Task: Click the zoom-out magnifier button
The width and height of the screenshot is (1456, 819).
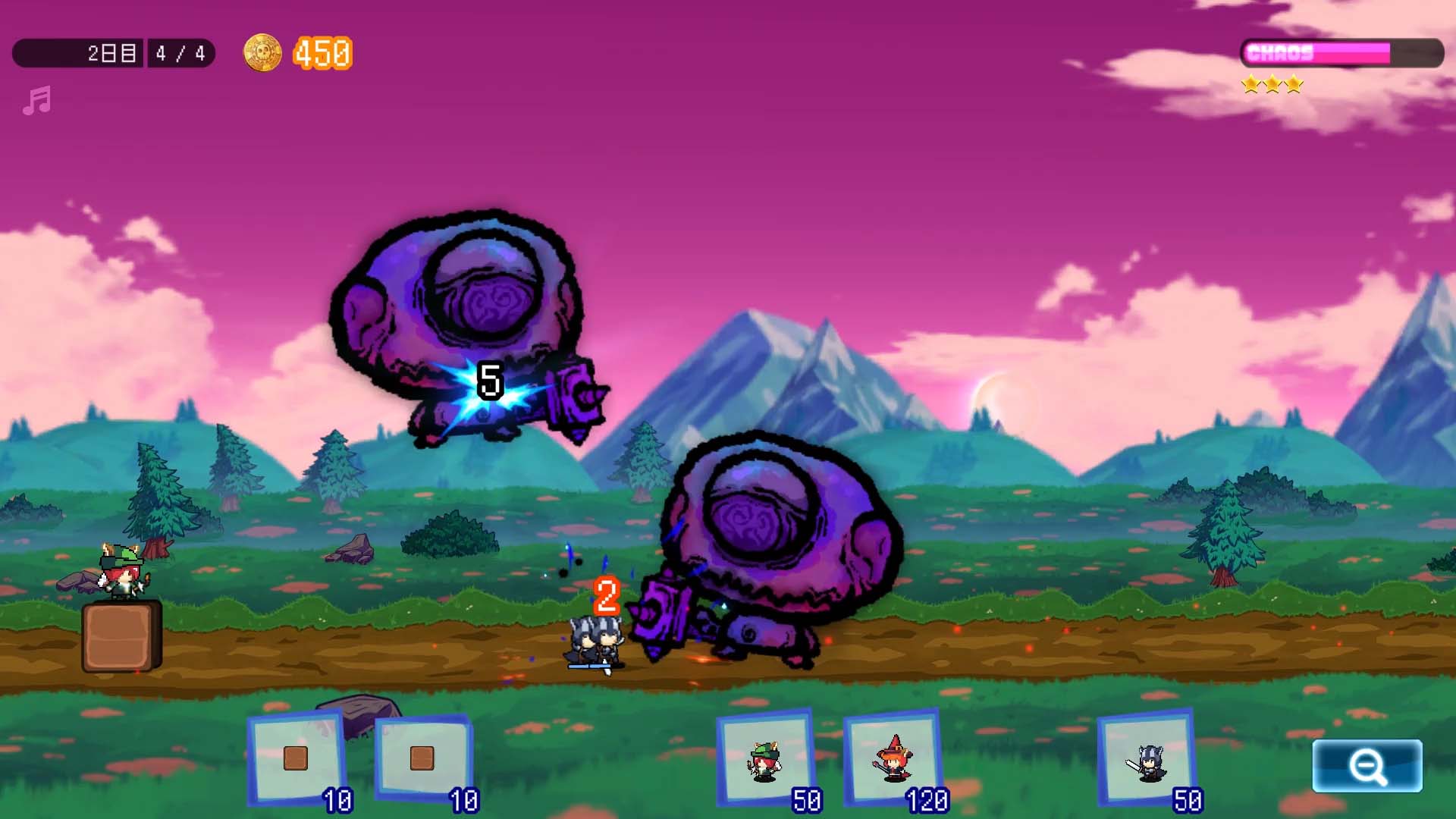Action: pyautogui.click(x=1367, y=766)
